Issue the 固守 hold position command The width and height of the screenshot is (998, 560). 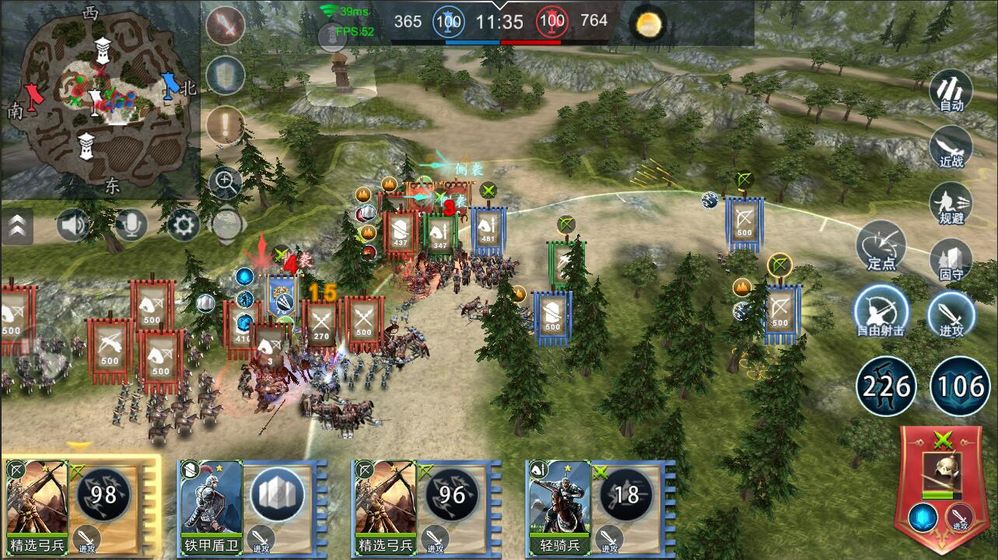click(951, 259)
